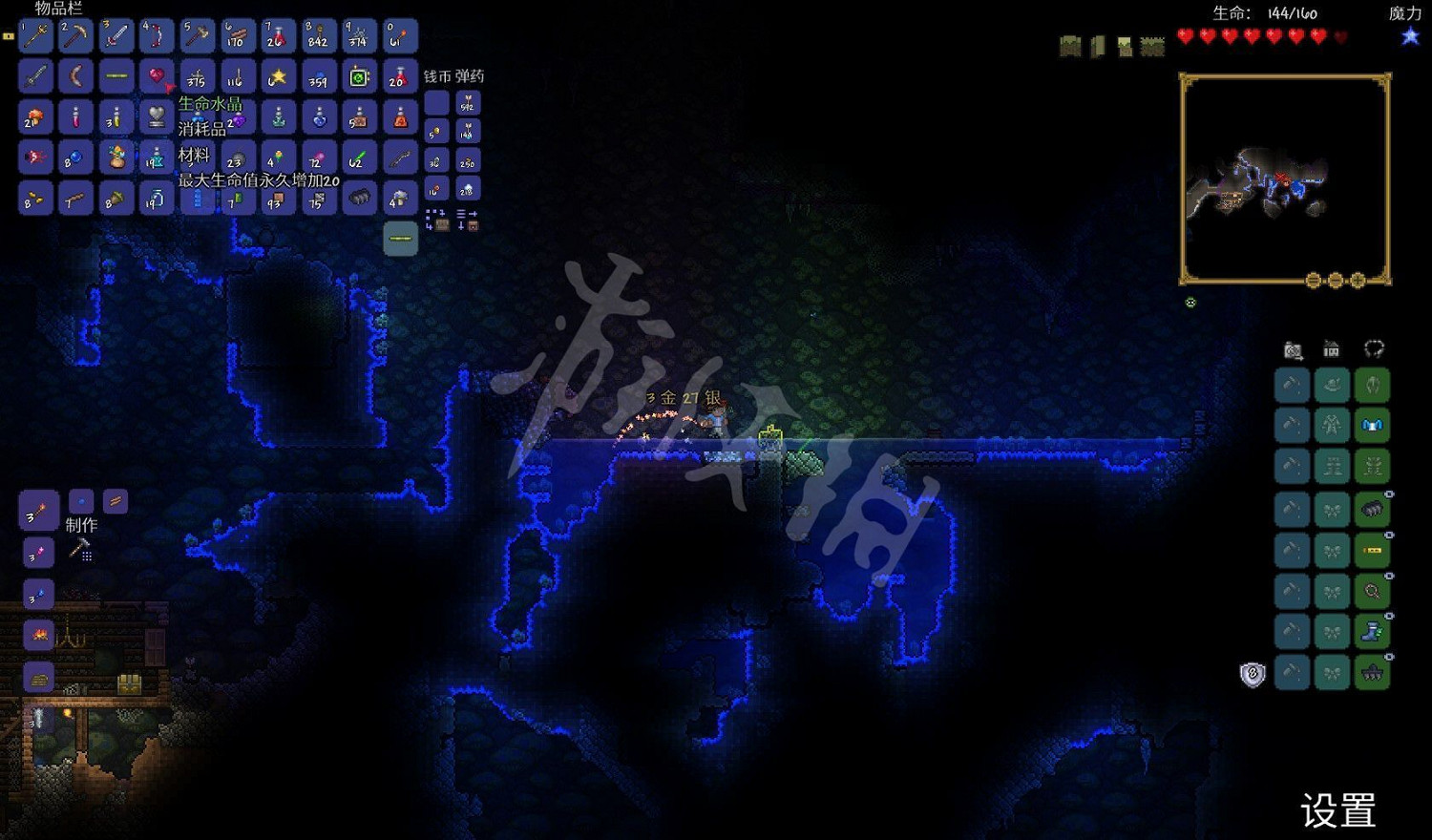Select the sword in hotbar slot 3
Viewport: 1432px width, 840px height.
click(116, 36)
